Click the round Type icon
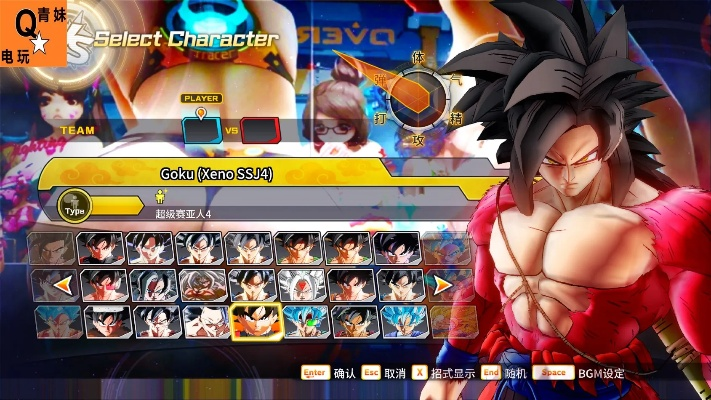 pos(74,205)
